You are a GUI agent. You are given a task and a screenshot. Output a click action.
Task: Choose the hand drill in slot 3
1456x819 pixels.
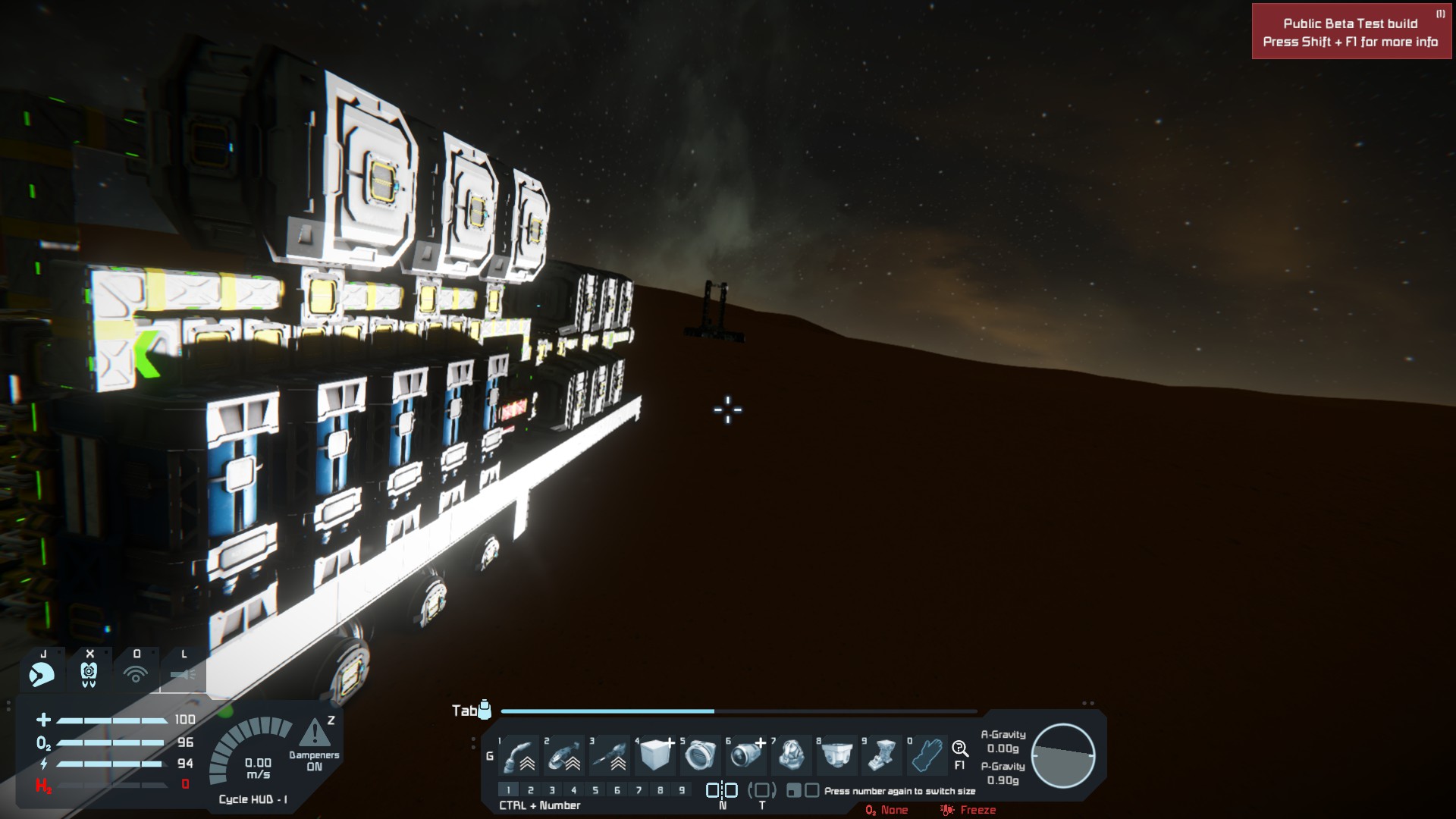(610, 755)
